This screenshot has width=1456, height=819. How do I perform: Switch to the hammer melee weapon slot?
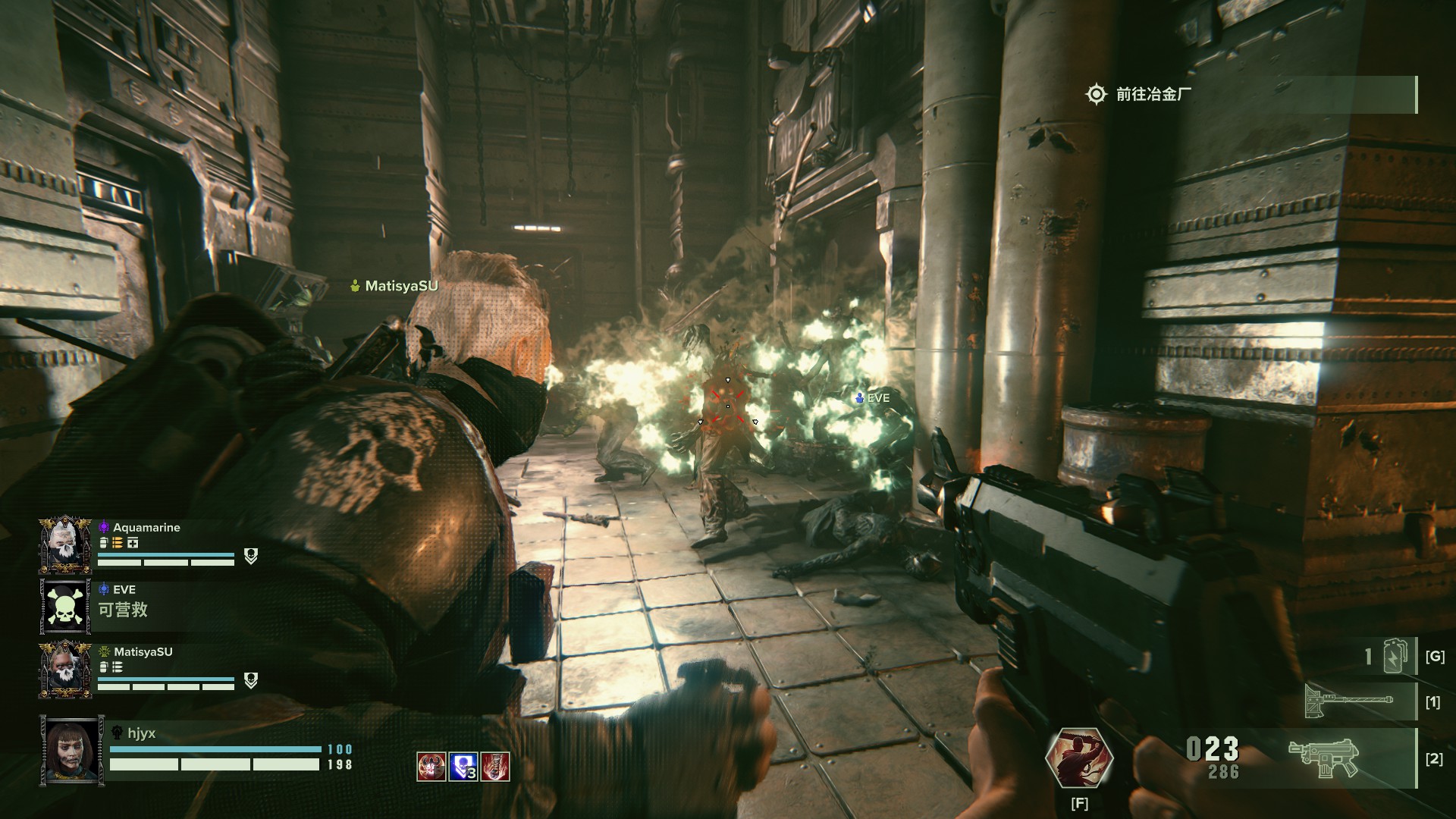tap(1348, 701)
